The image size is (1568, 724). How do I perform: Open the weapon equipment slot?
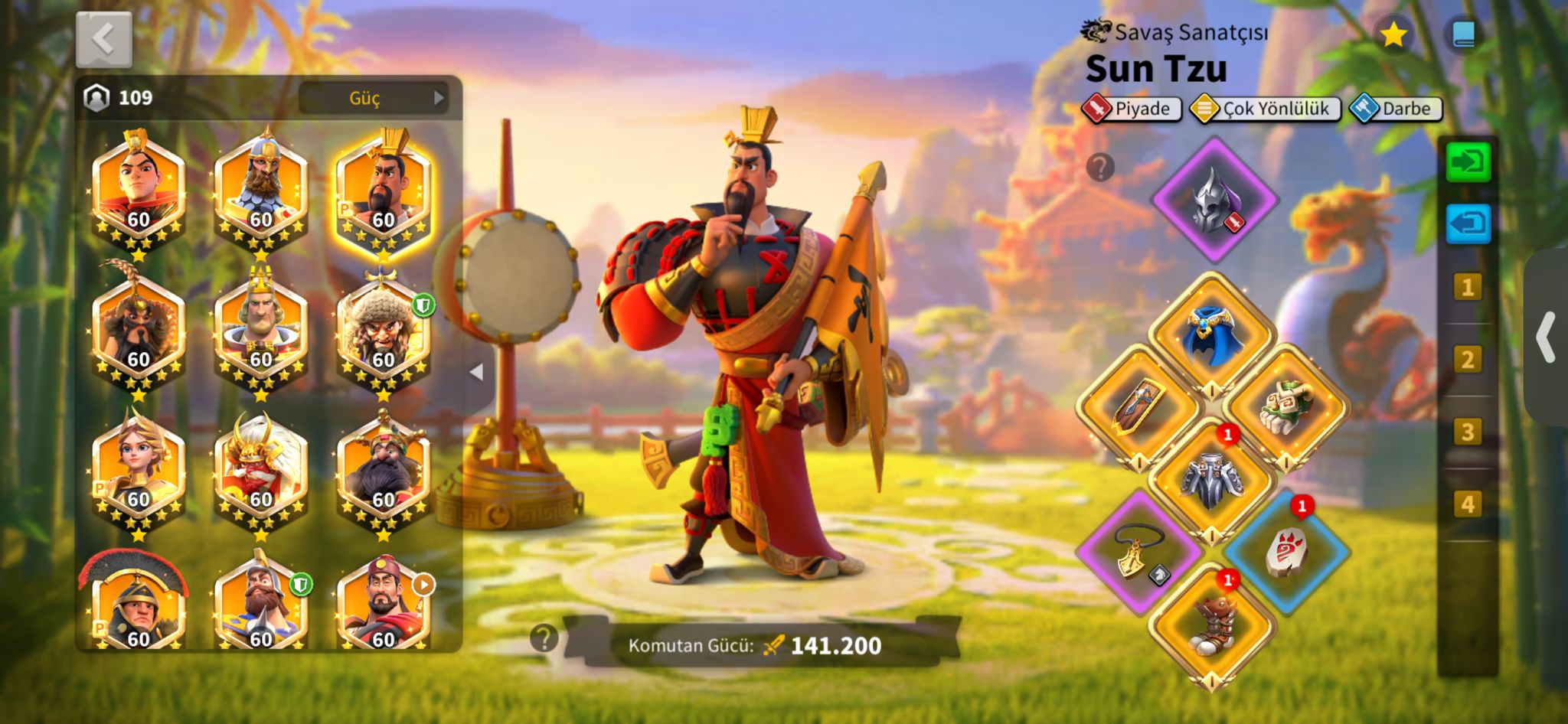1138,406
